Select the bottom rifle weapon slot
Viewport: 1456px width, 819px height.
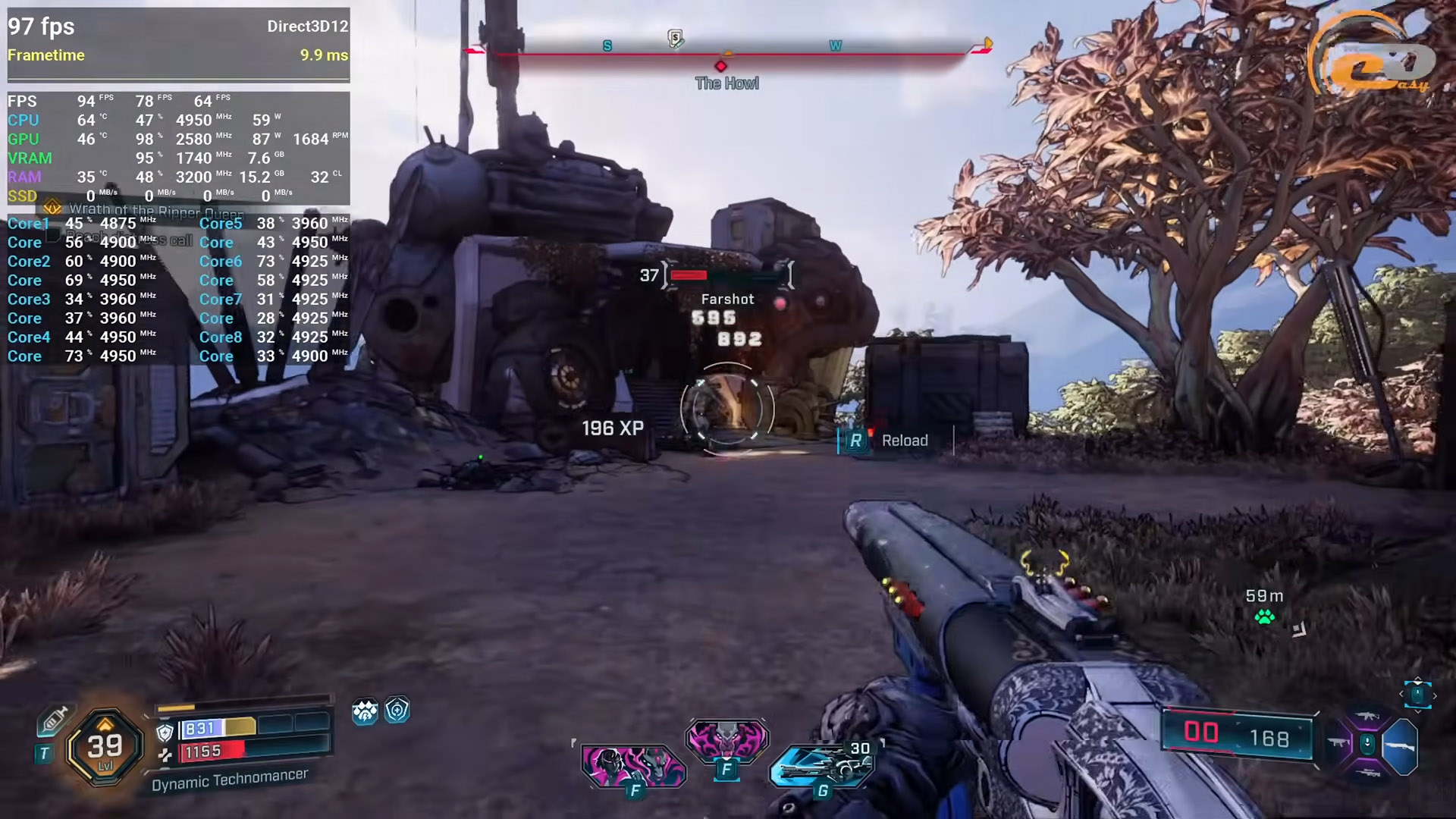[x=1367, y=773]
